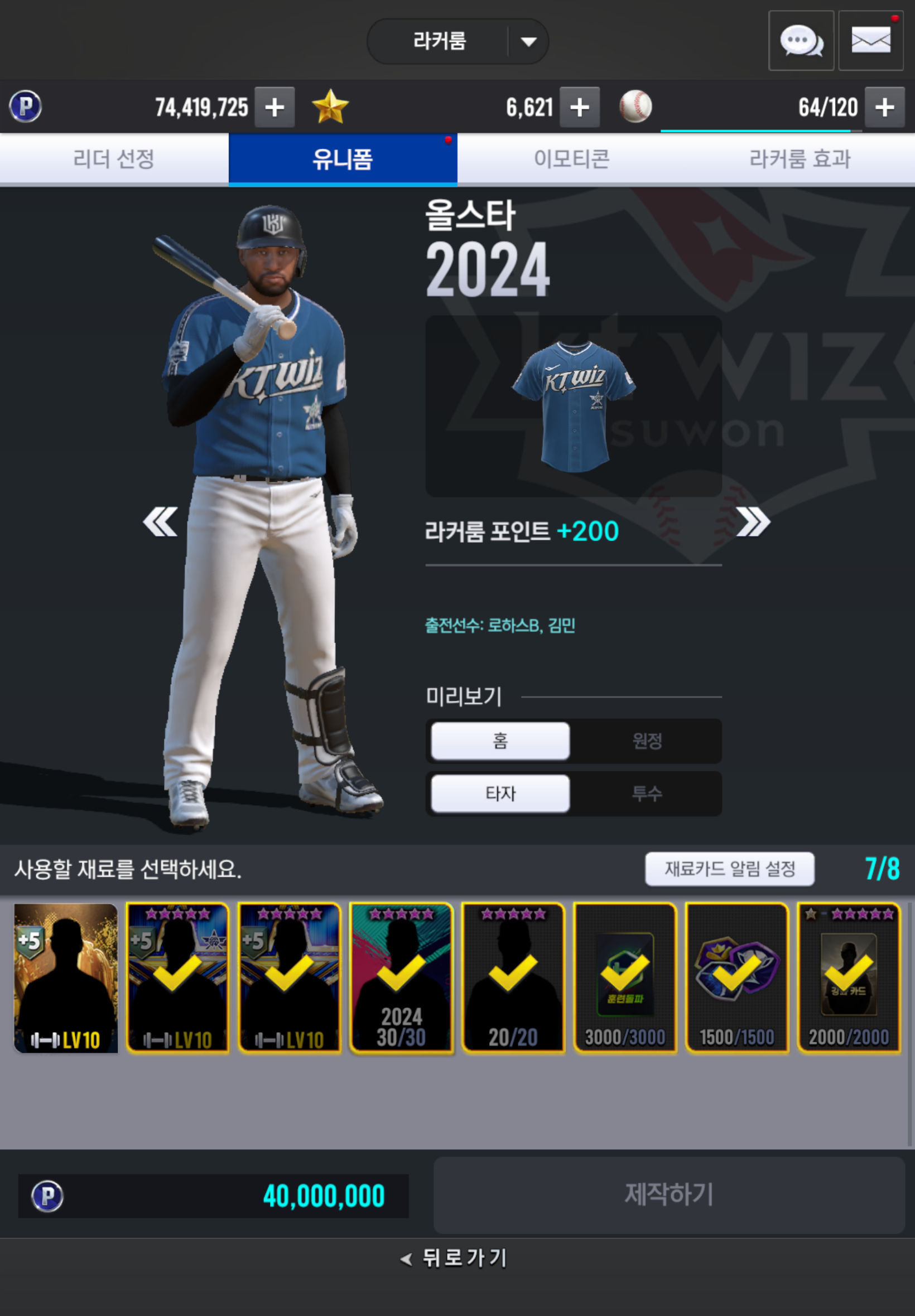Screen dimensions: 915x1316
Task: Switch to the 이모티콘 tab
Action: [x=571, y=159]
